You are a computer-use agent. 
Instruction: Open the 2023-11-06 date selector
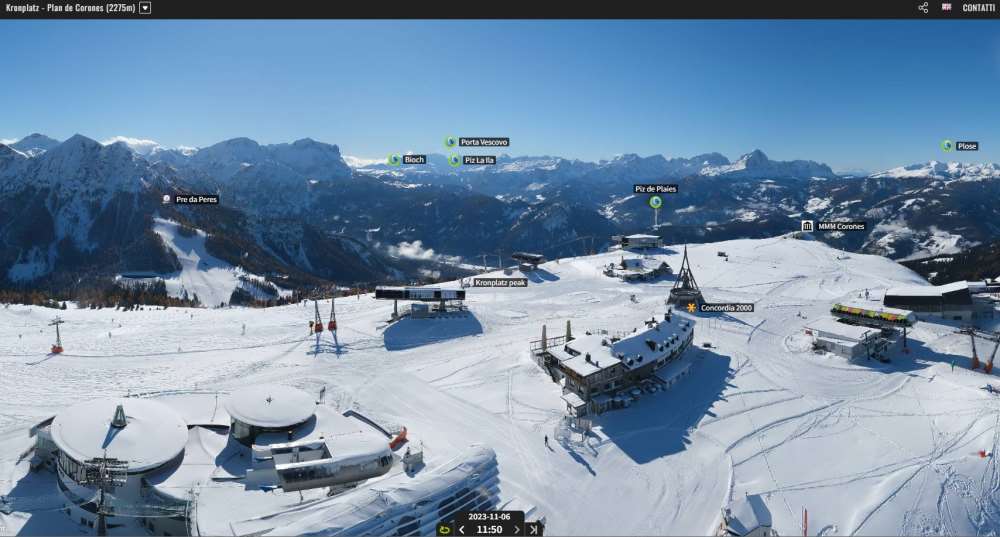coord(489,517)
